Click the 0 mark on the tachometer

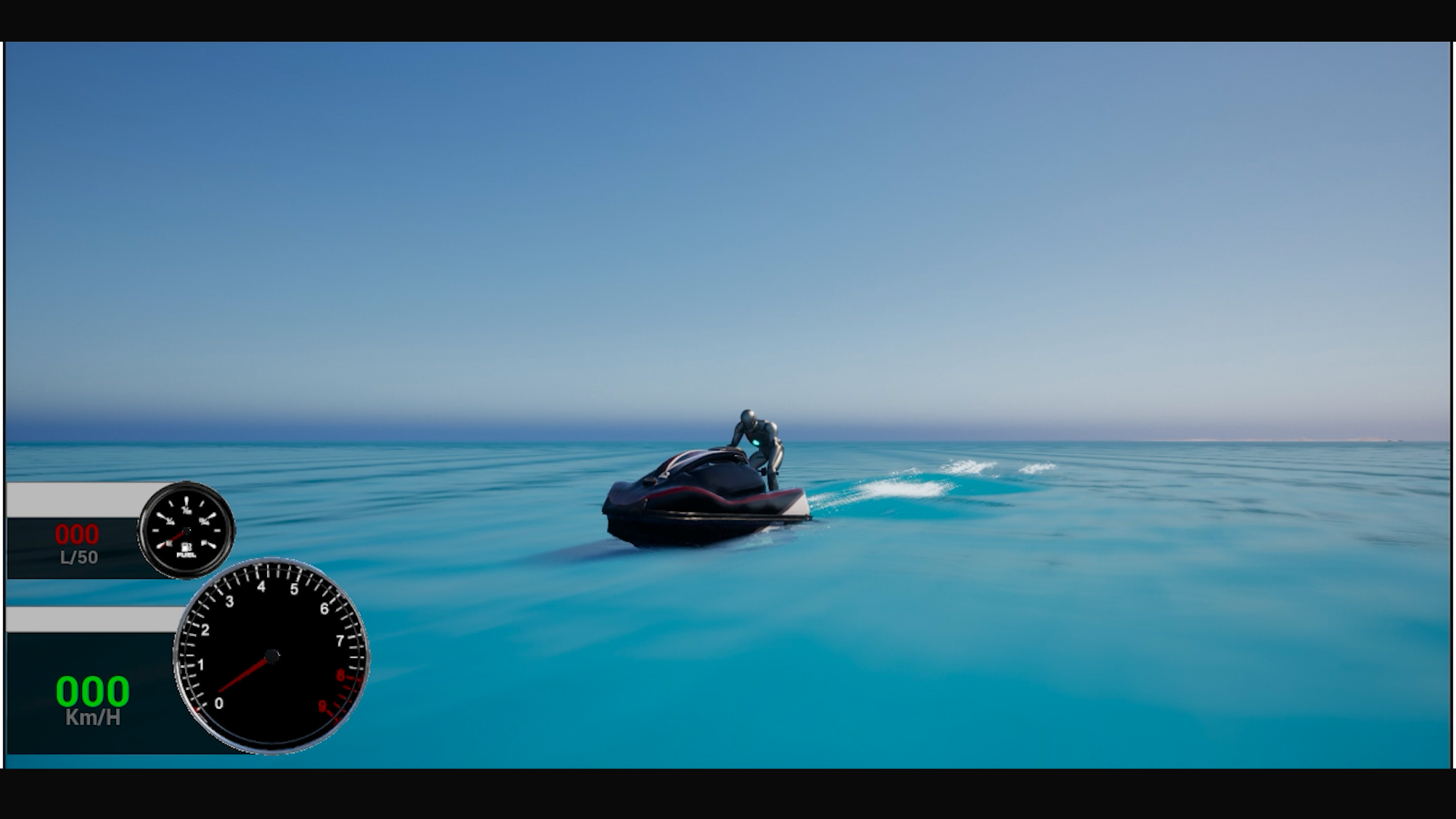(x=219, y=703)
